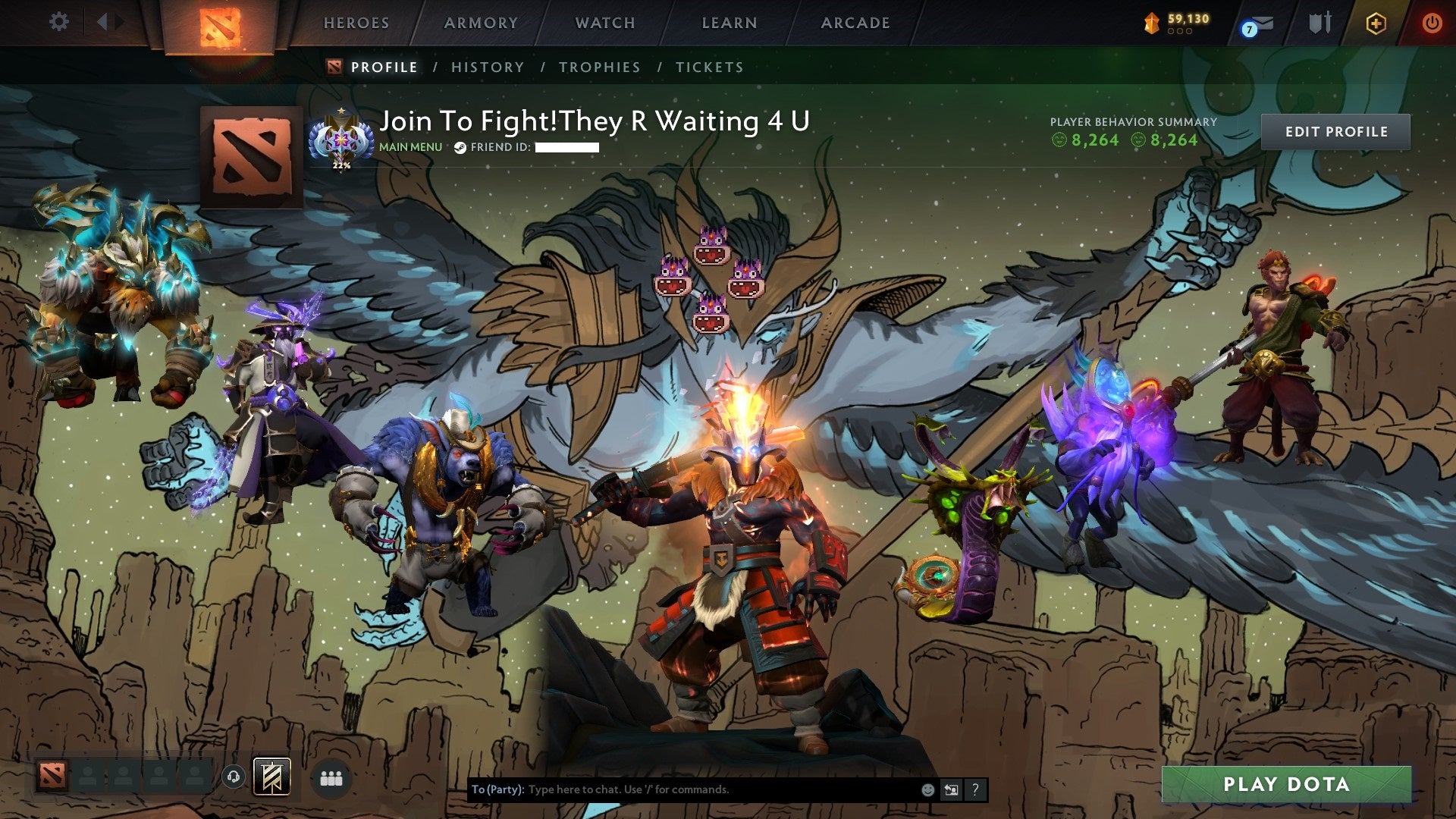This screenshot has height=819, width=1456.
Task: Click the question mark chat help icon
Action: tap(974, 789)
